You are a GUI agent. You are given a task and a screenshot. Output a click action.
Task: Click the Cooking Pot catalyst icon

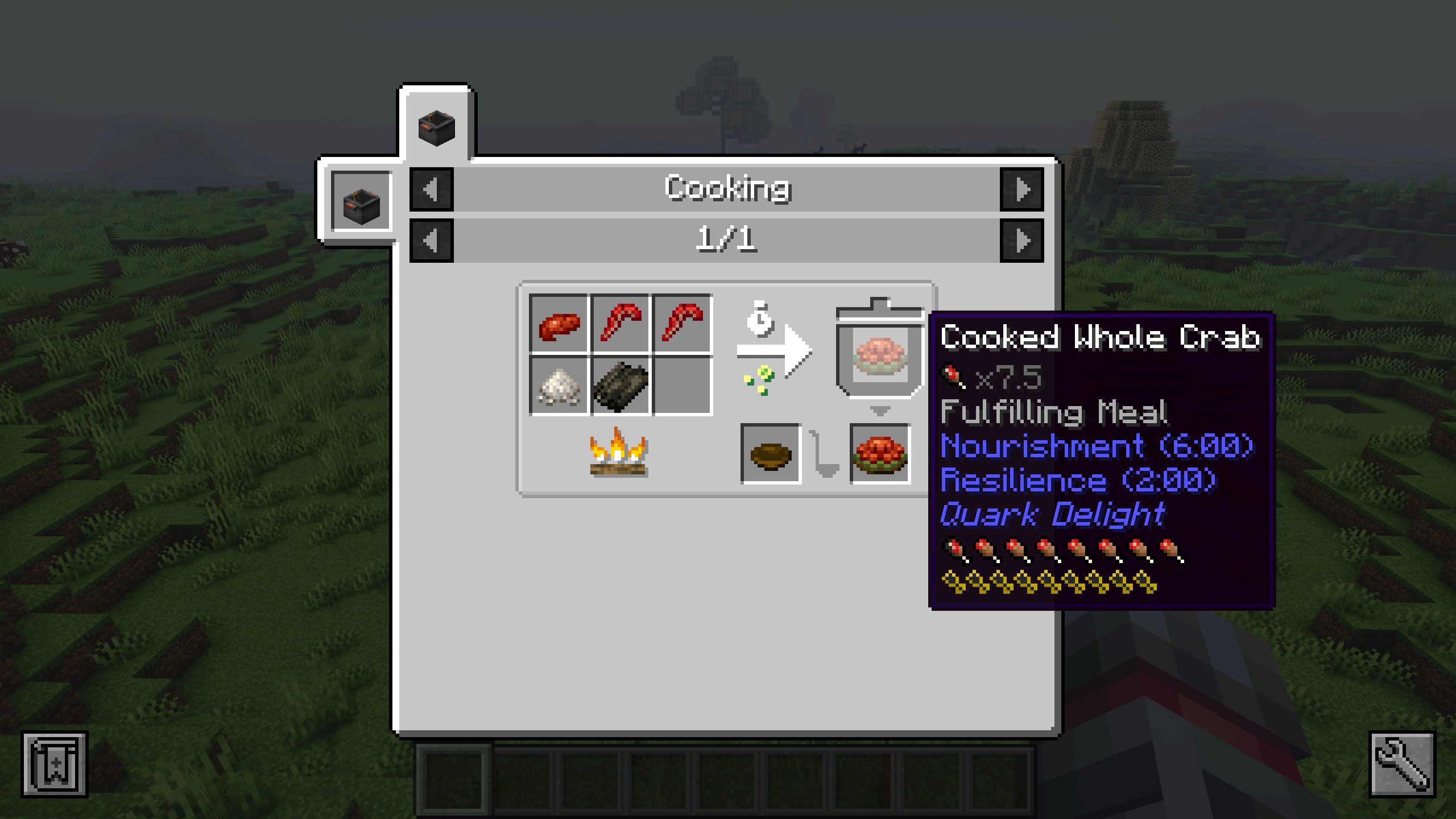click(361, 202)
